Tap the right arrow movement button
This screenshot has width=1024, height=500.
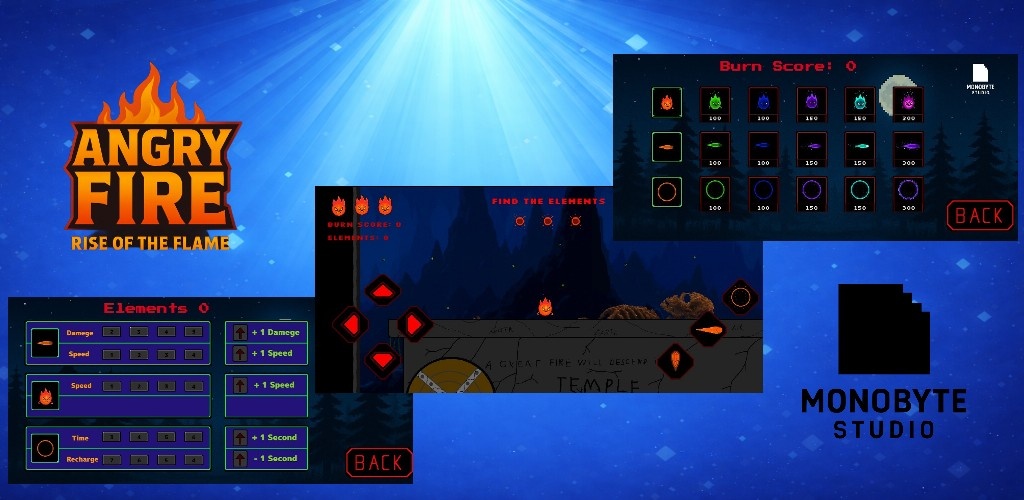(414, 324)
